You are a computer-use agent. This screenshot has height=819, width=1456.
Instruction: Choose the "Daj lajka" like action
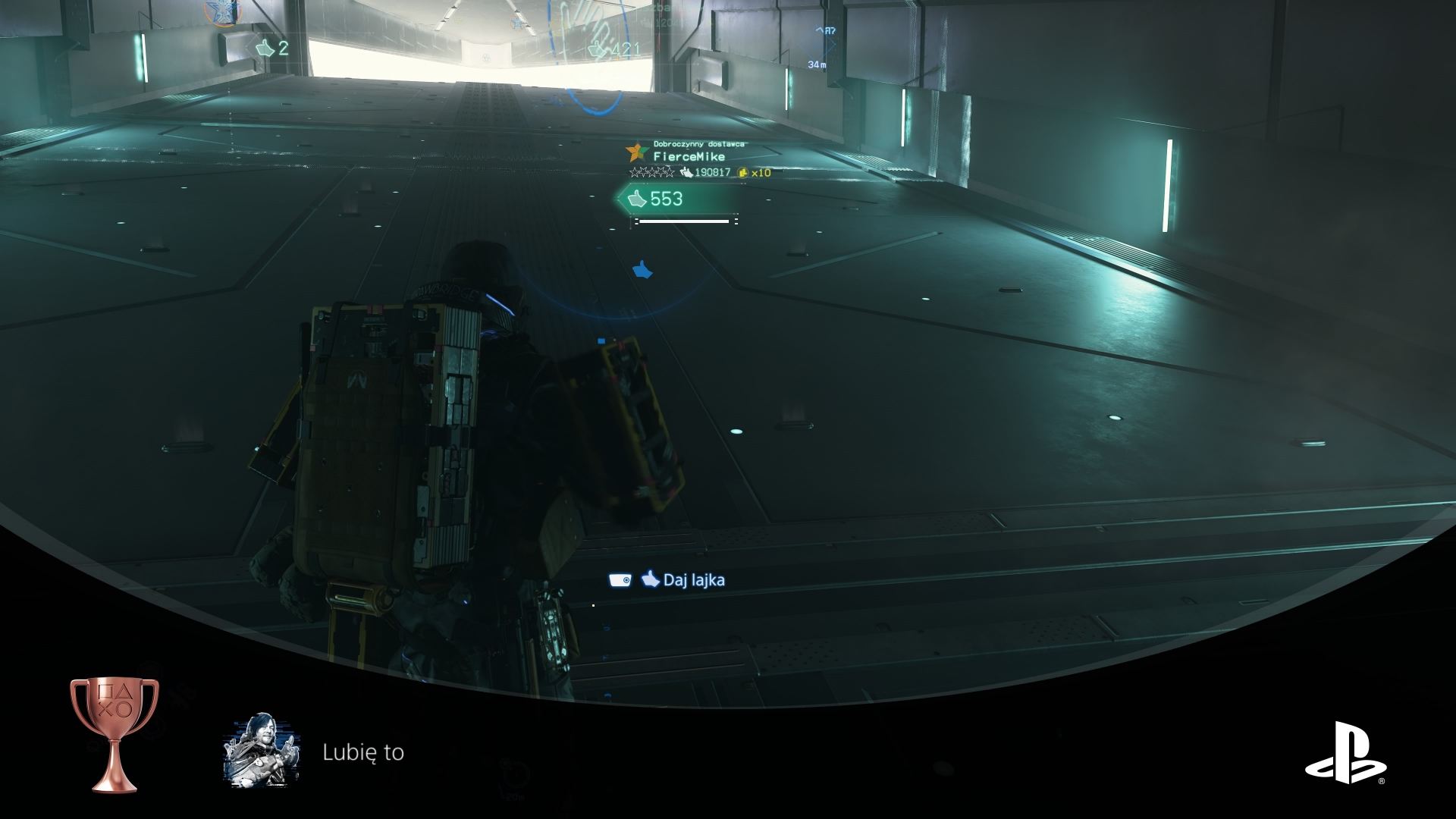(x=682, y=580)
